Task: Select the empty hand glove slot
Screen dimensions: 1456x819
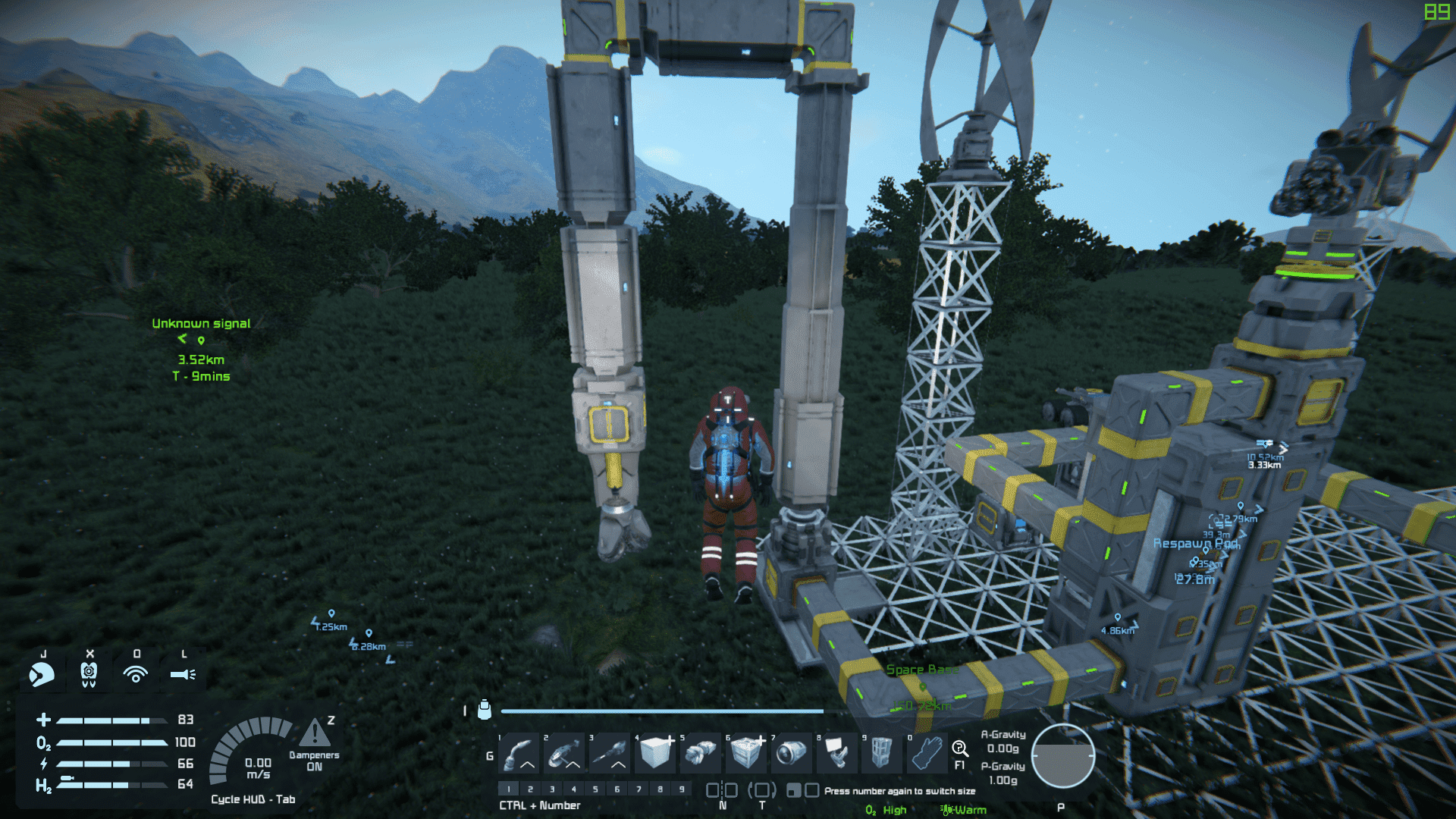Action: 927,753
